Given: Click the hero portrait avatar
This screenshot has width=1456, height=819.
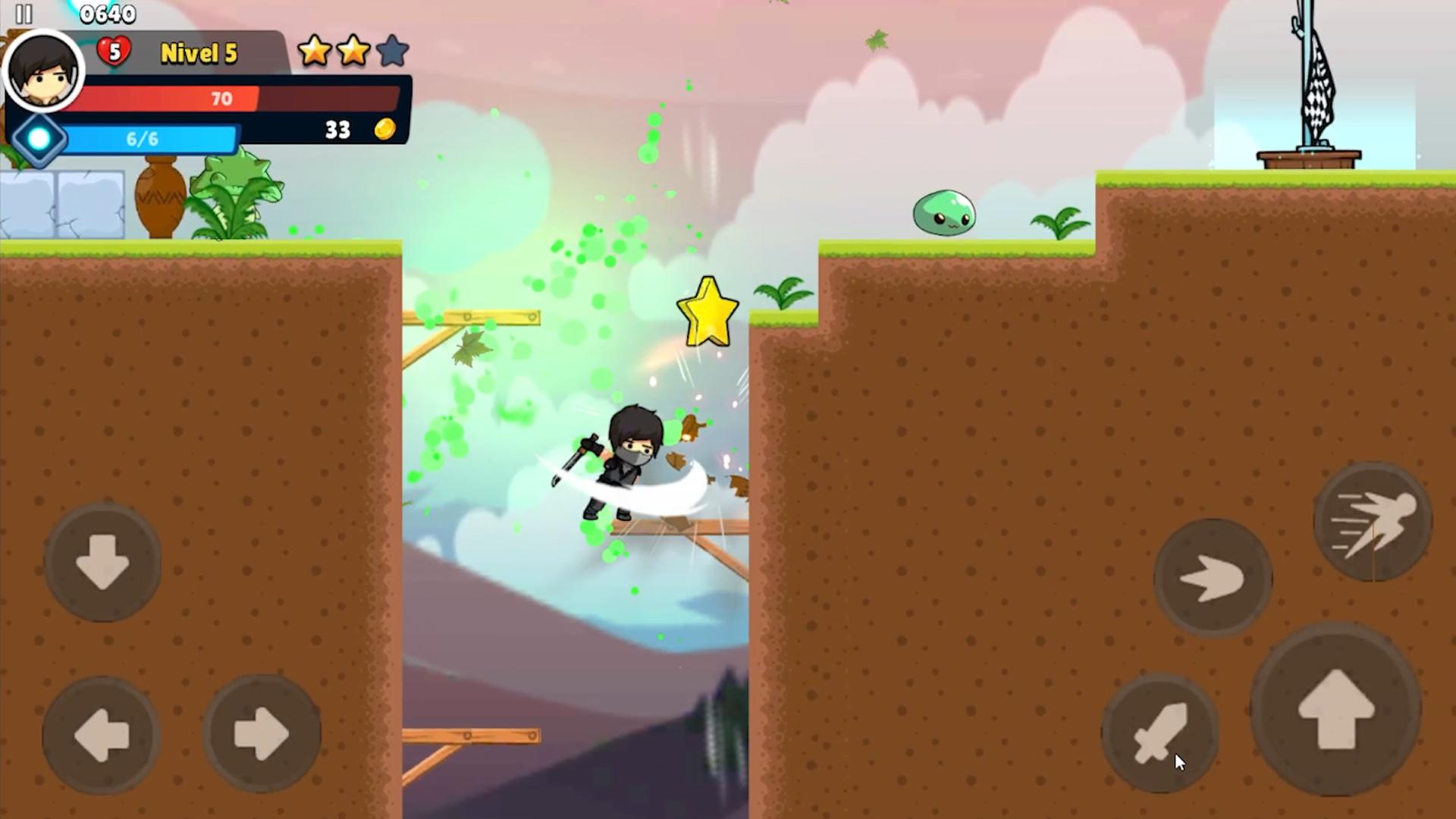Looking at the screenshot, I should 43,72.
